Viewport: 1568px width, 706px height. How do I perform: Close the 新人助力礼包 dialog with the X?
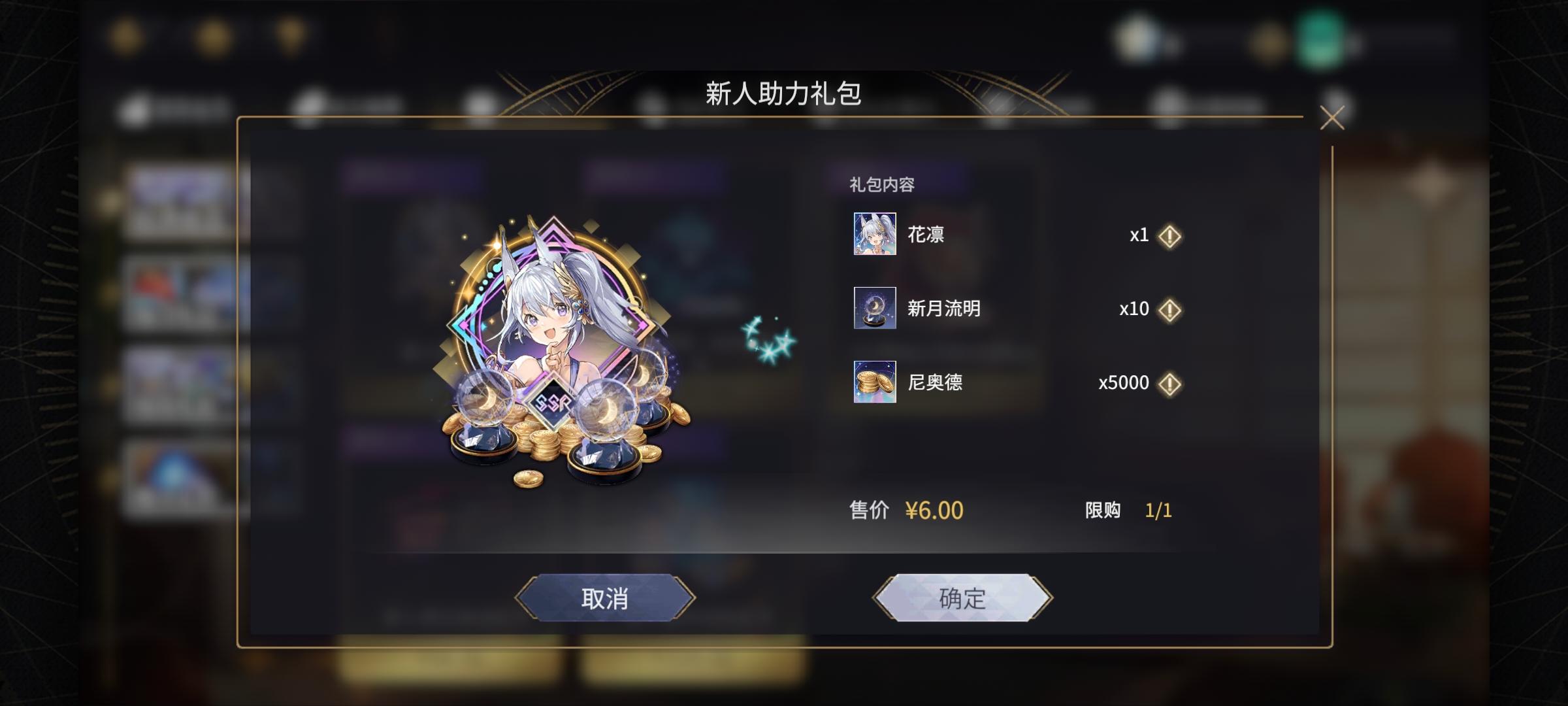1331,118
